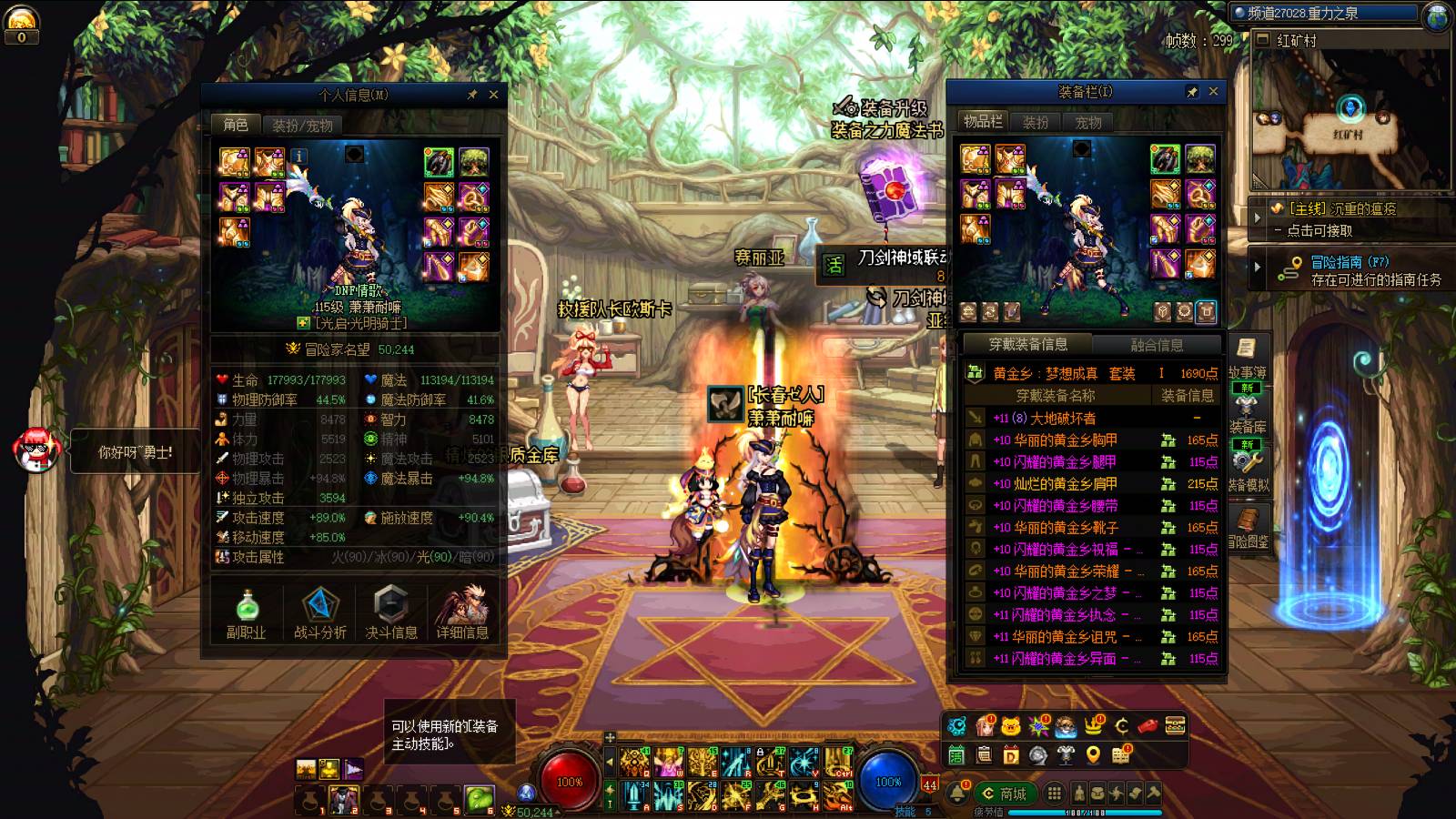
Task: Click the 冒险指南 adventure guide entry
Action: pyautogui.click(x=1350, y=262)
